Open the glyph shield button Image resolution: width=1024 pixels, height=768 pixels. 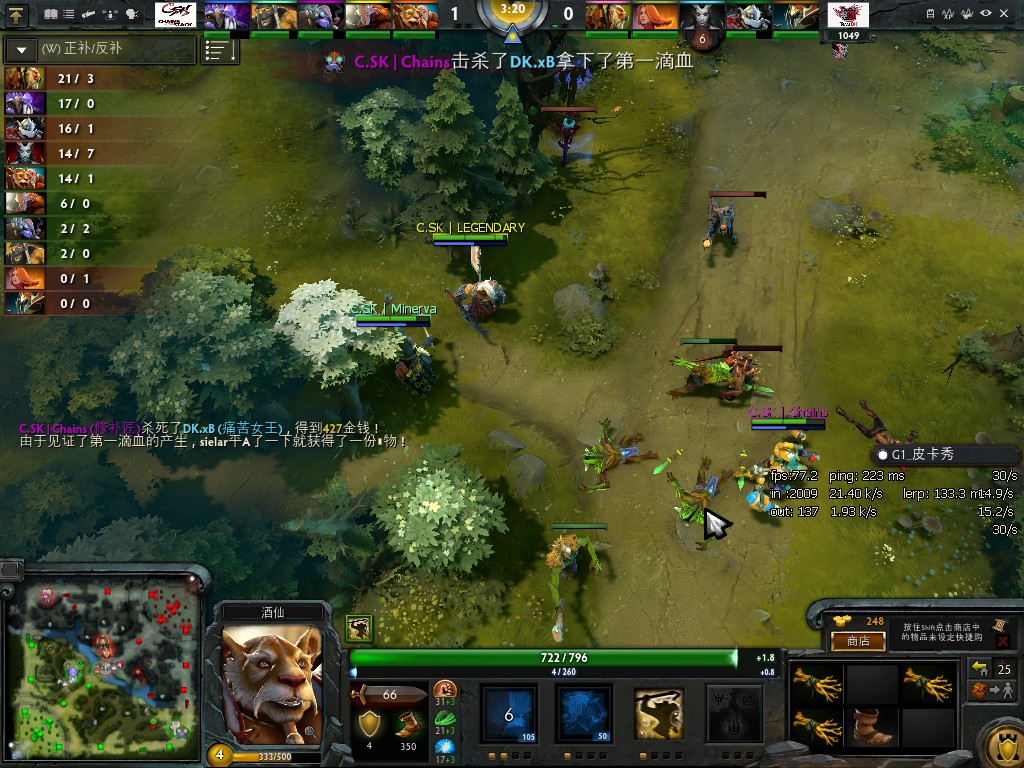(x=1001, y=742)
